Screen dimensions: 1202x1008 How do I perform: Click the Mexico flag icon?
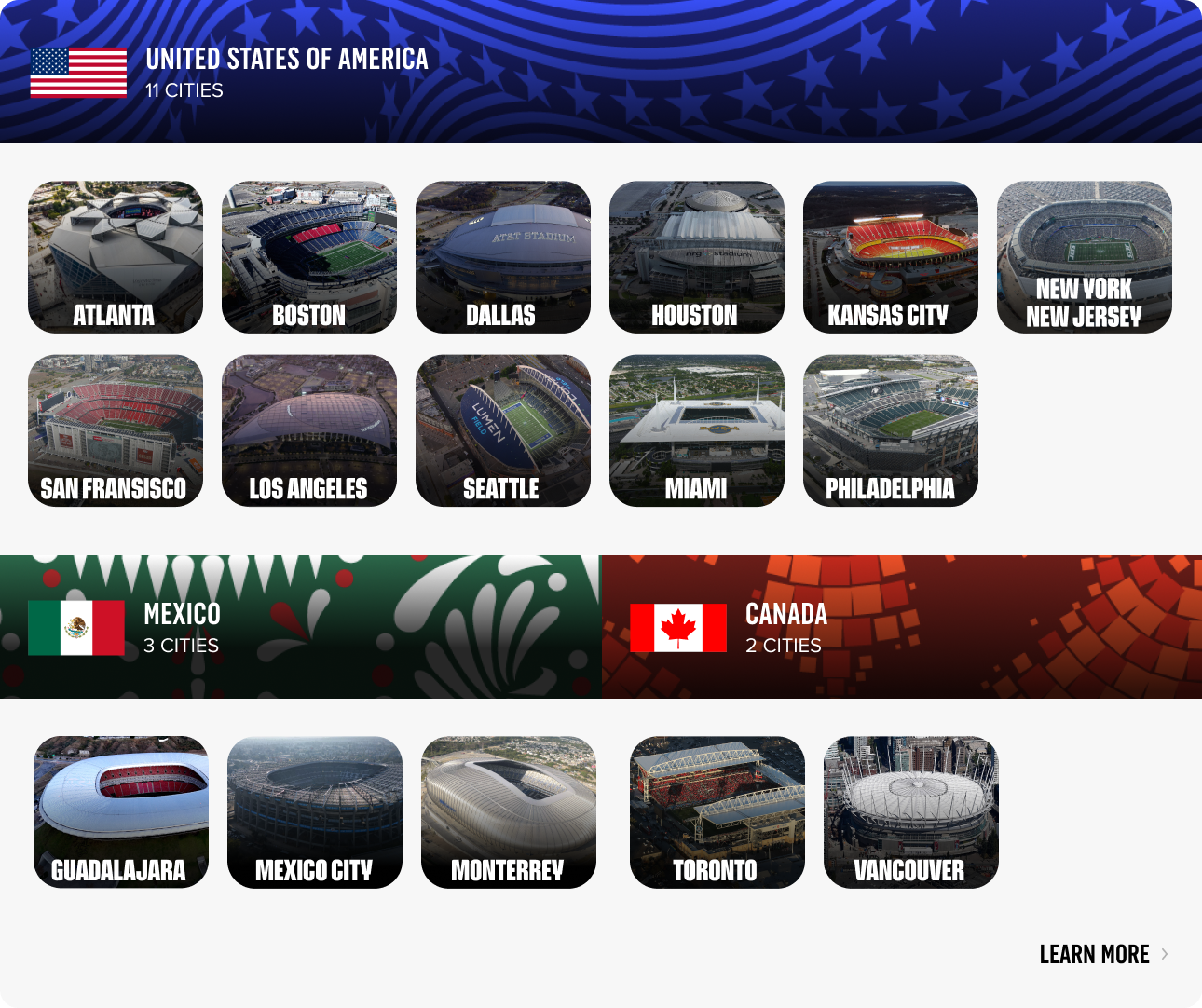click(78, 628)
